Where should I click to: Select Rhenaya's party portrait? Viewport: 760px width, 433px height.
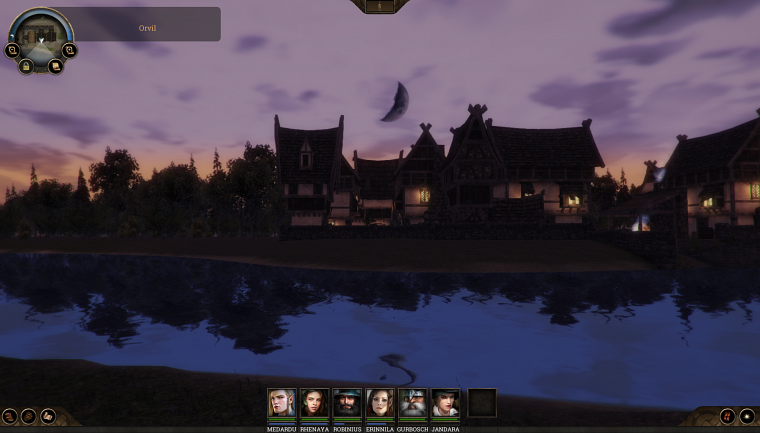(x=314, y=403)
